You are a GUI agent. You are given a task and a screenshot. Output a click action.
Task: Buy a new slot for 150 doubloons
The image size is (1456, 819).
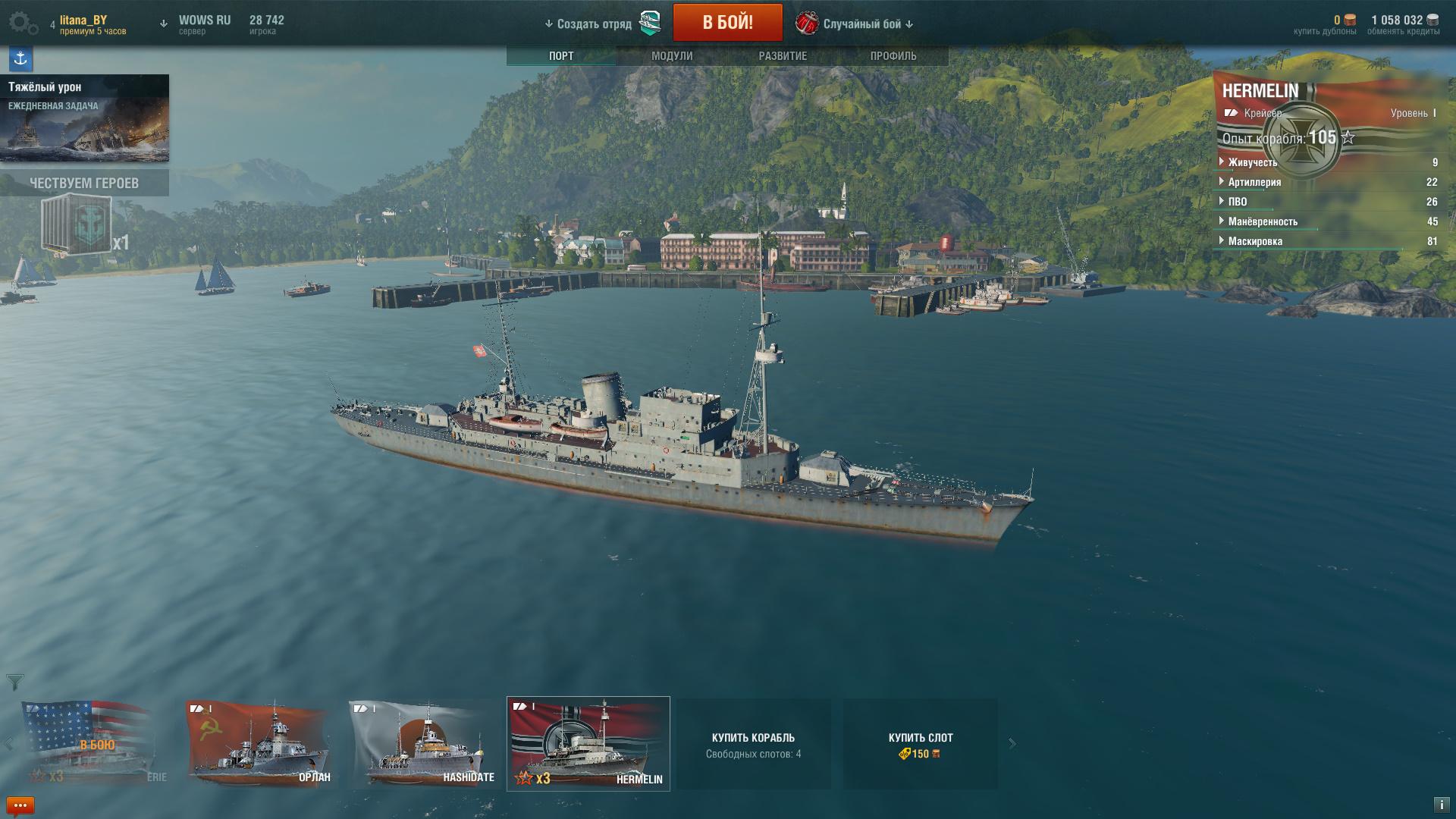click(x=920, y=744)
